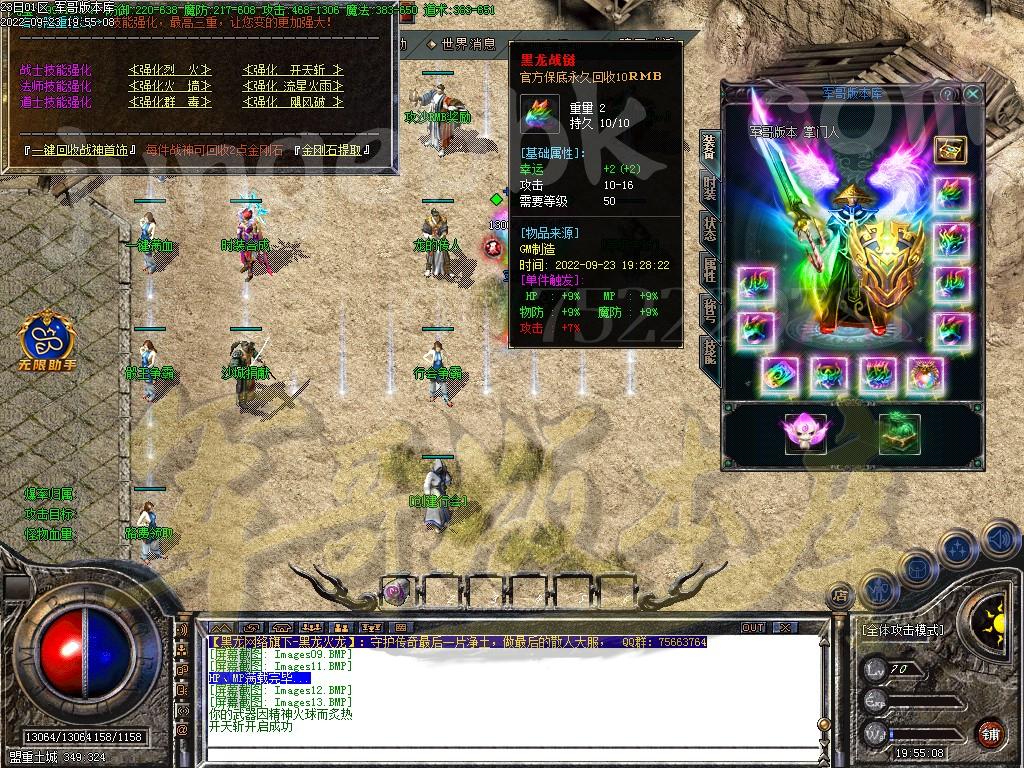Open the red 铺 shop button
1024x768 pixels.
pos(990,733)
